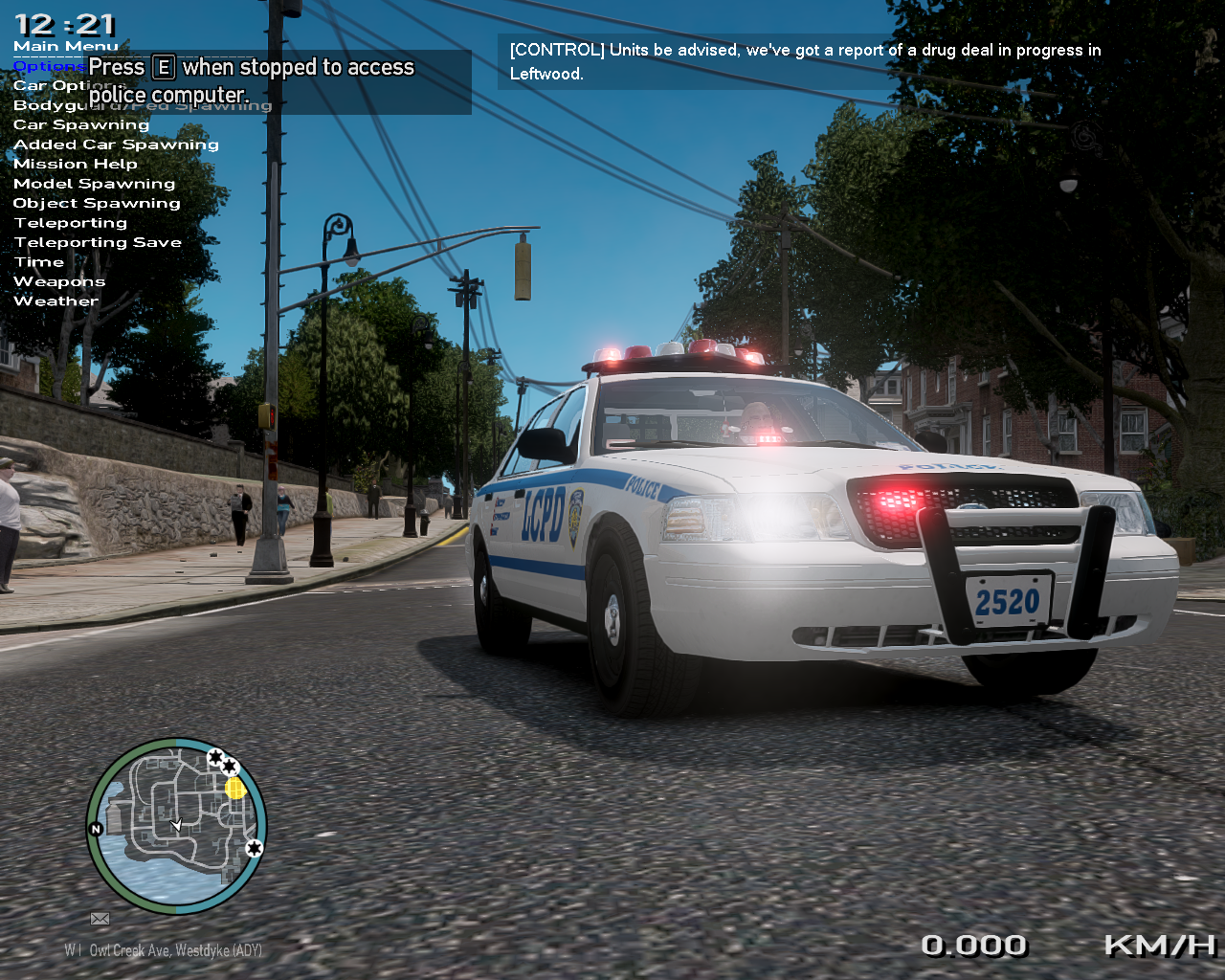Click the envelope message icon below the minimap
The image size is (1225, 980).
[100, 919]
